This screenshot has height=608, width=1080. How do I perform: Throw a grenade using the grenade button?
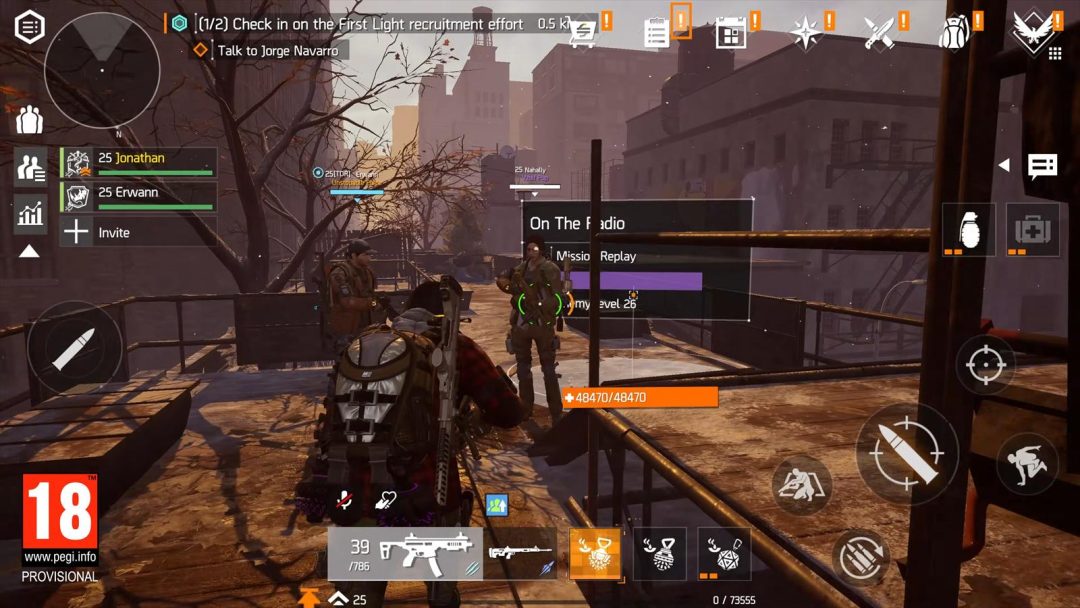click(x=968, y=229)
